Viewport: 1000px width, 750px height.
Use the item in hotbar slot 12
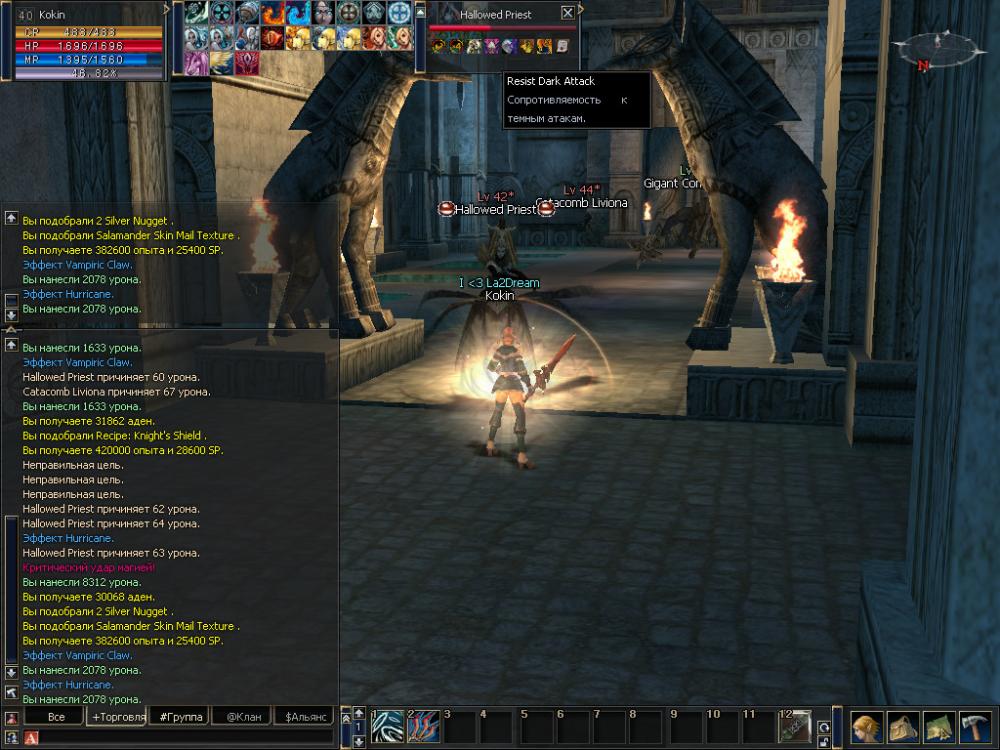[x=795, y=726]
